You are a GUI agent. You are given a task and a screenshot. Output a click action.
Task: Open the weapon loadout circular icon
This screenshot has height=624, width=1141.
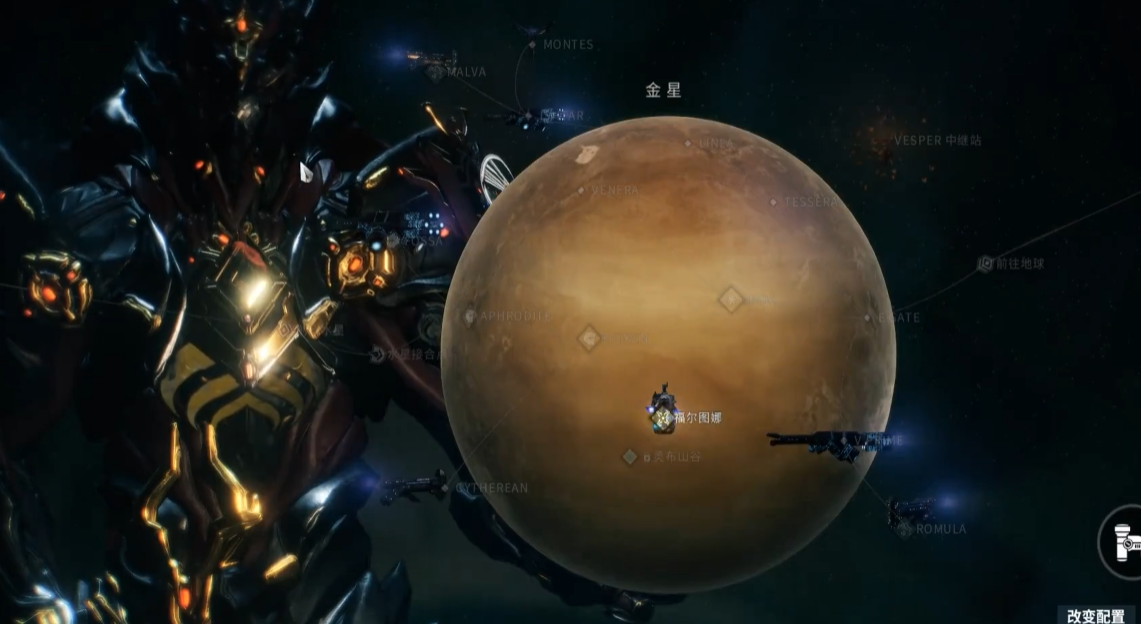pos(1122,542)
